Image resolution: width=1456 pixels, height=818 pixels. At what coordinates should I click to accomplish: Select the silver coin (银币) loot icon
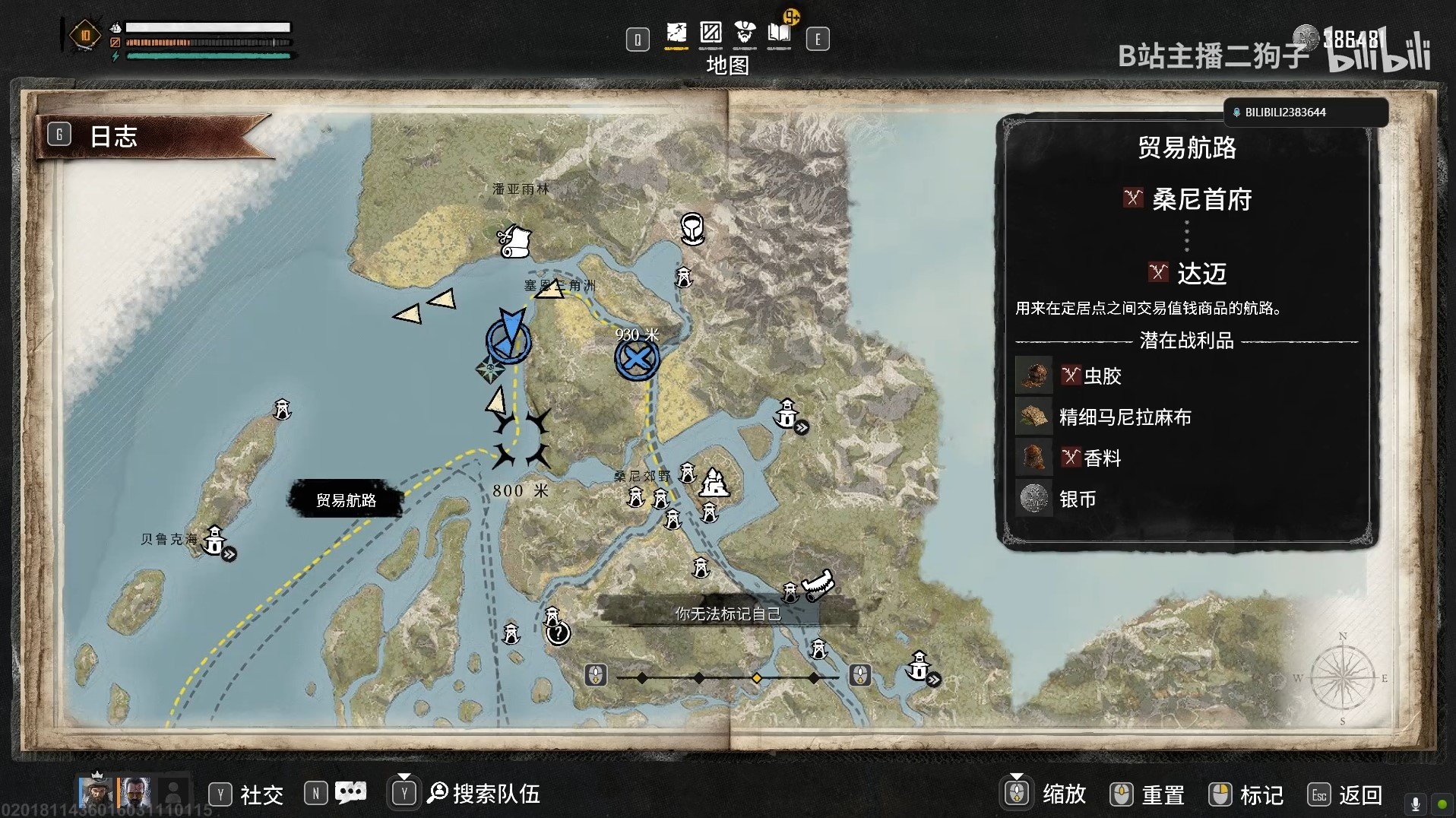1033,499
